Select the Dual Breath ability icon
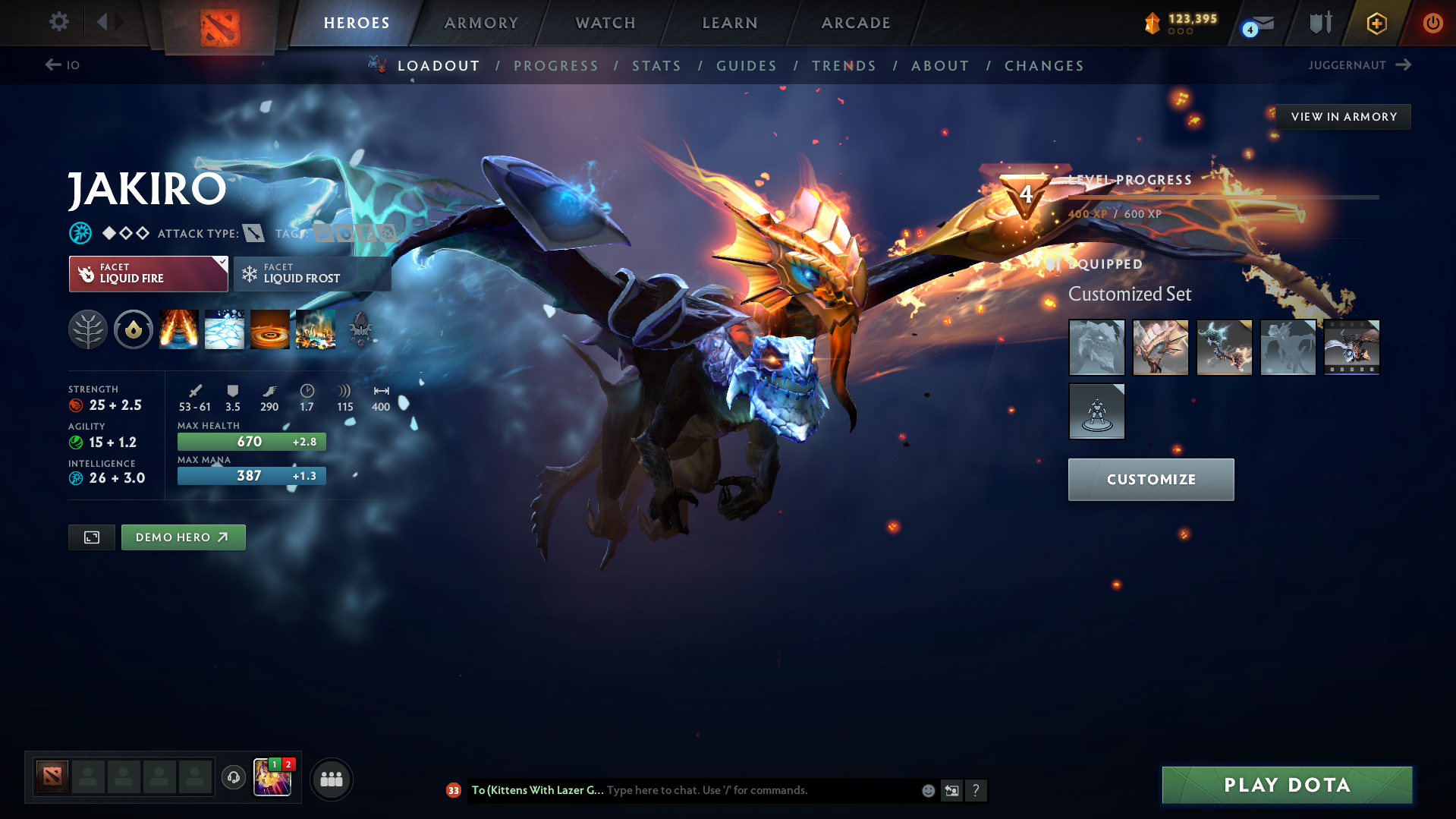Image resolution: width=1456 pixels, height=819 pixels. pos(179,329)
